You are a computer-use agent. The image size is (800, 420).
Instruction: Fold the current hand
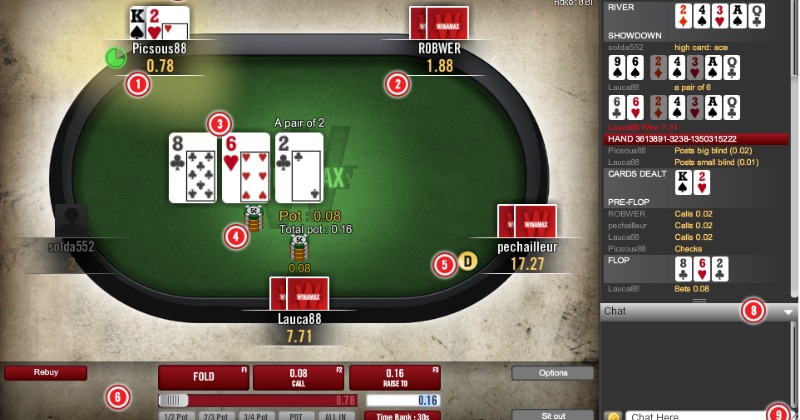[x=203, y=377]
